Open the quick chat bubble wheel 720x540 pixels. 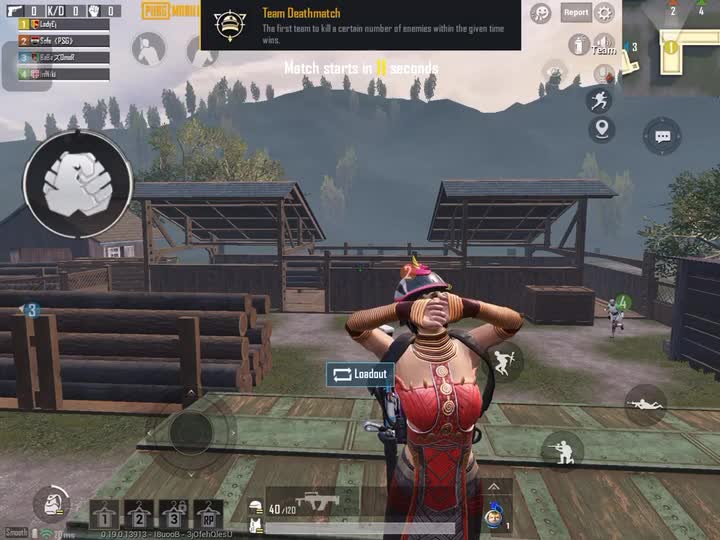(662, 135)
